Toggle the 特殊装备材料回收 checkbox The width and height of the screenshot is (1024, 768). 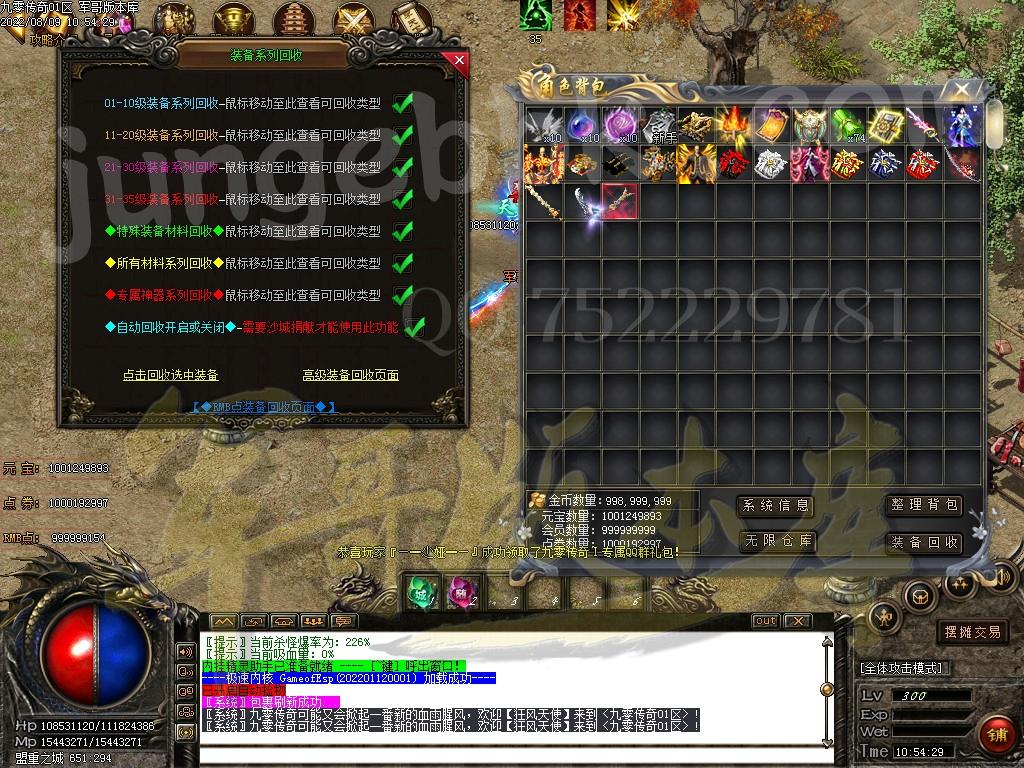point(403,232)
